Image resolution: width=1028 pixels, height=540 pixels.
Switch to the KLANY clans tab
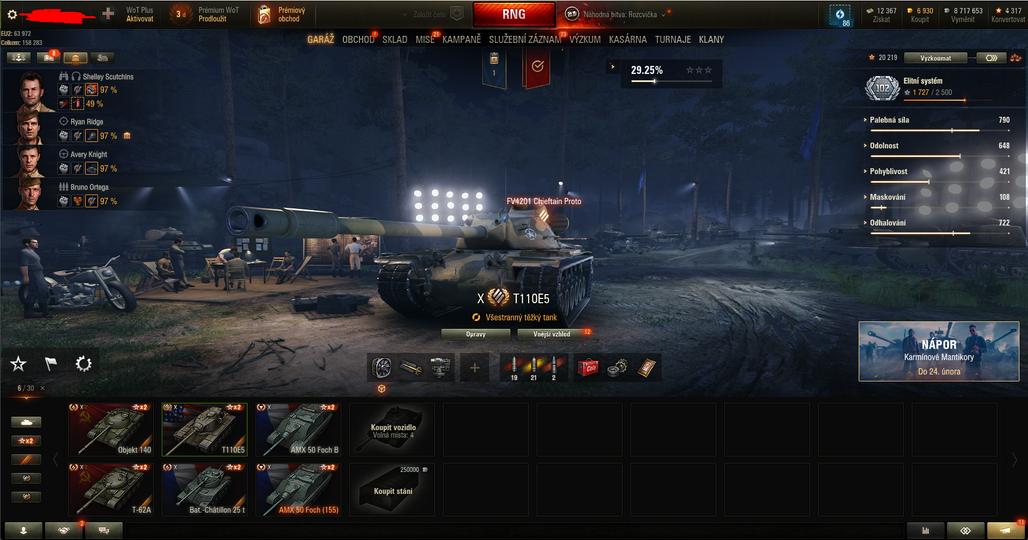coord(712,40)
